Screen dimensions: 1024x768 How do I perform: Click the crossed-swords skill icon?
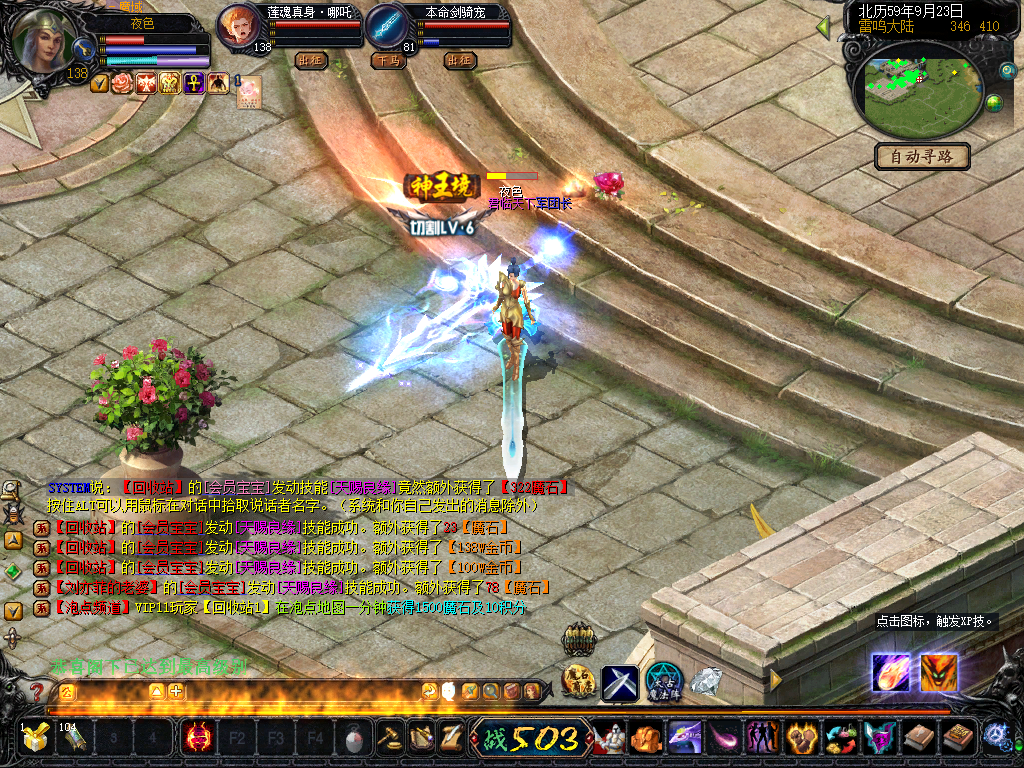(x=619, y=683)
